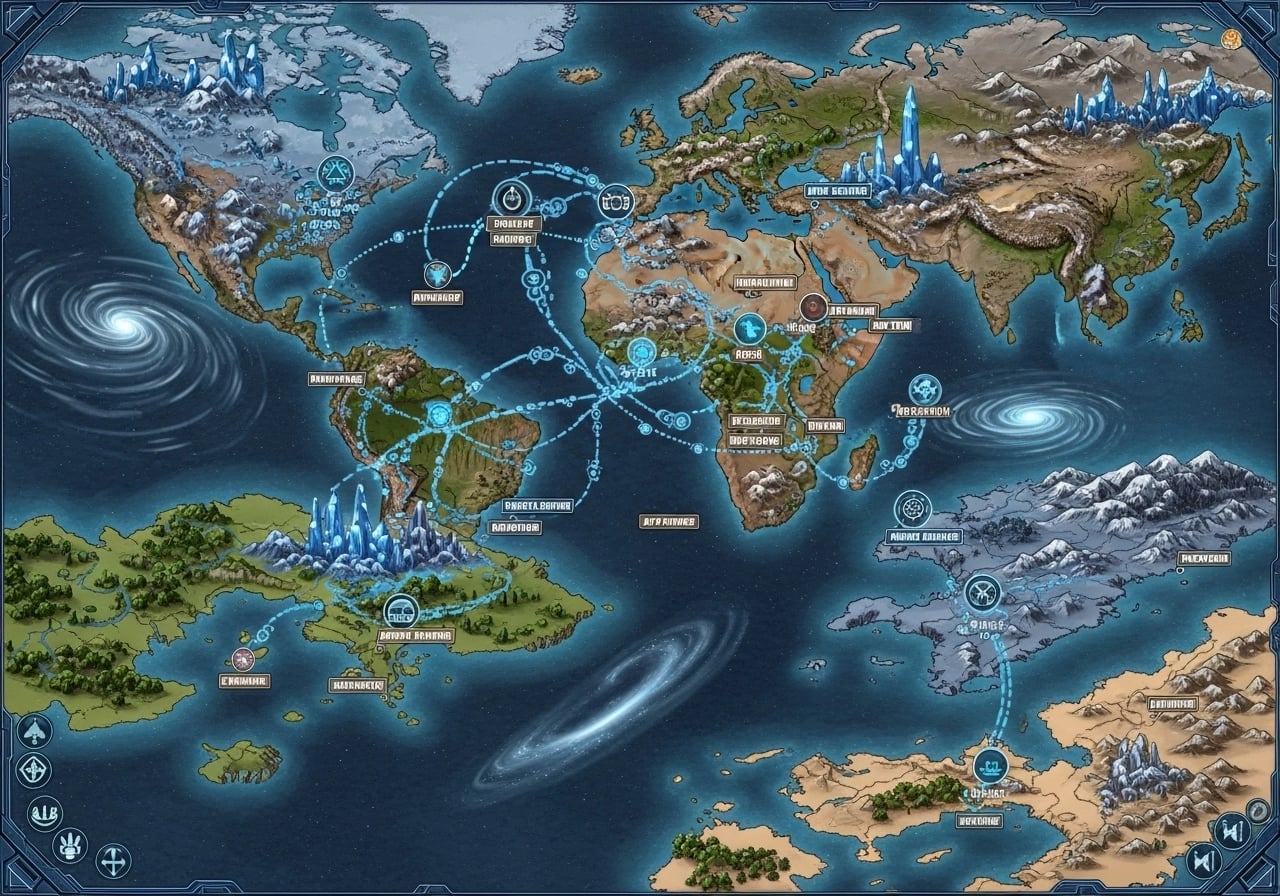Click the power-button style marker in the North Atlantic

(511, 198)
